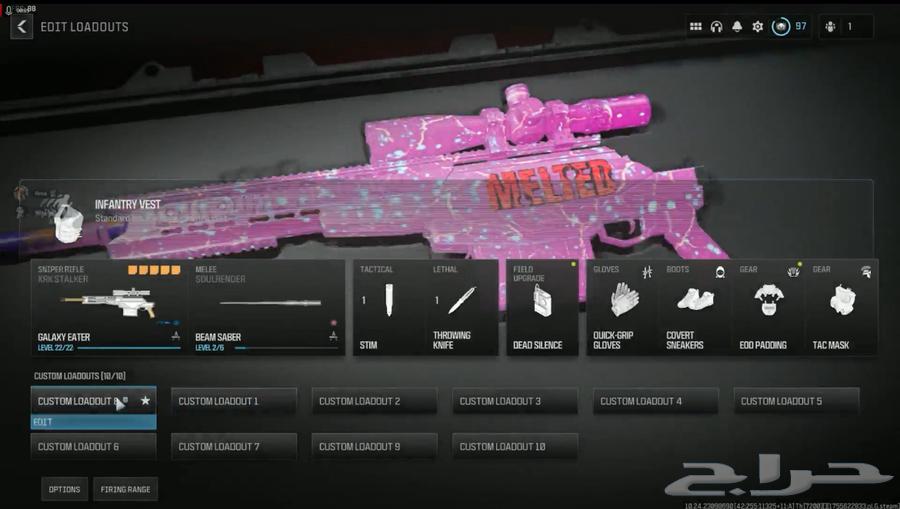
Task: Open the Tac Mask gear slot
Action: [x=841, y=308]
